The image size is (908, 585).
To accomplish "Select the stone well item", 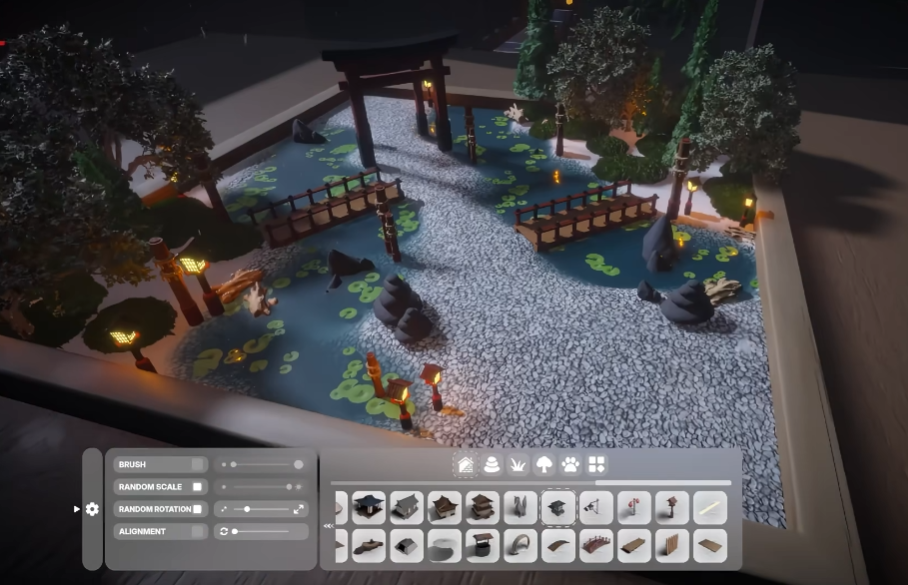I will (482, 546).
